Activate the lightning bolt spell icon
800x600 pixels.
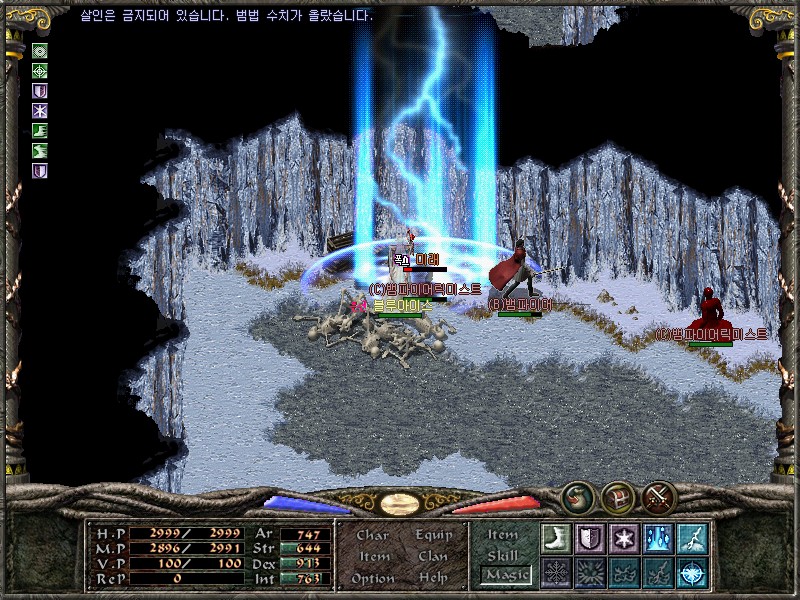692,538
